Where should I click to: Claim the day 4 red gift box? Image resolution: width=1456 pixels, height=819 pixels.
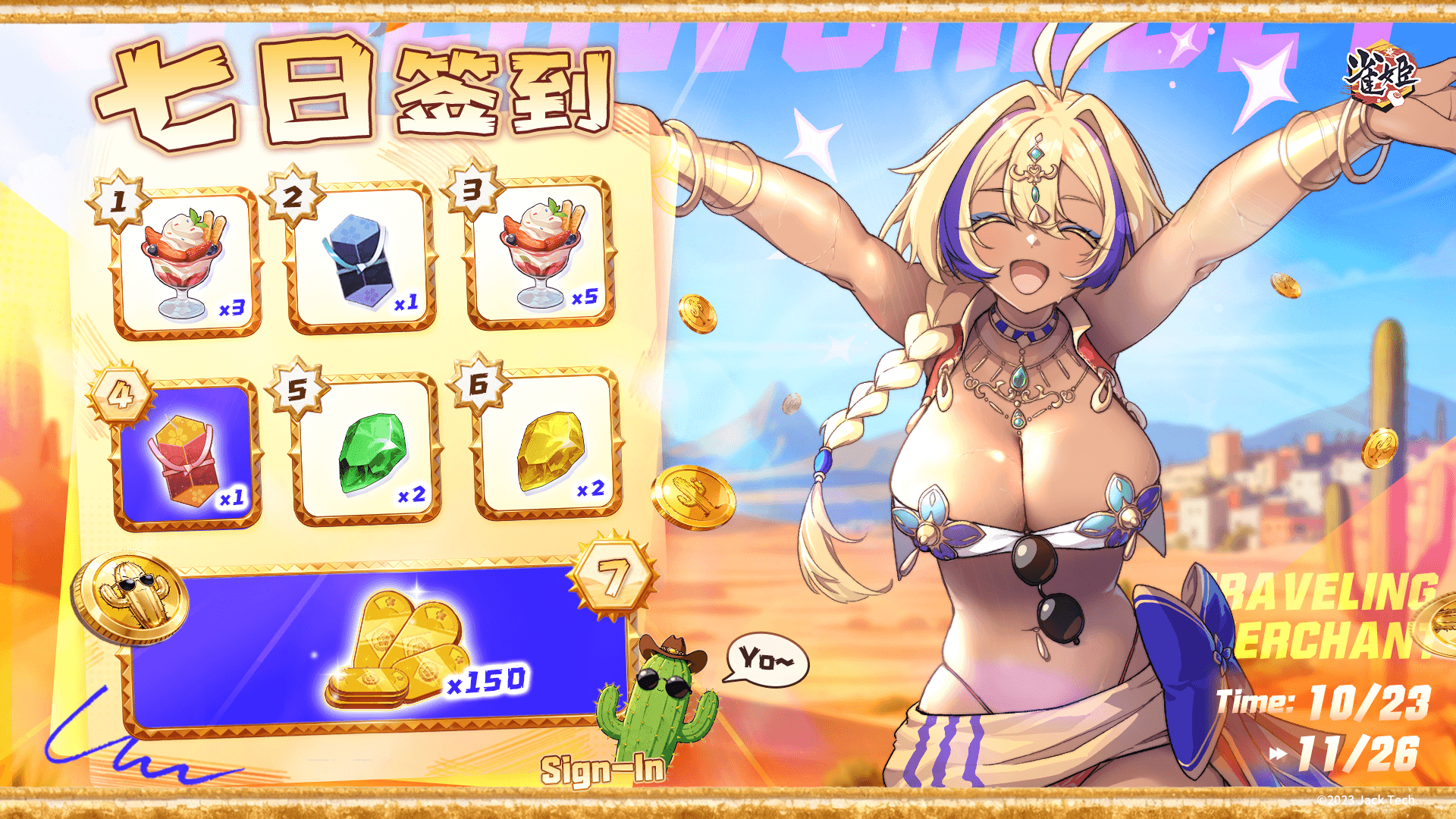186,455
